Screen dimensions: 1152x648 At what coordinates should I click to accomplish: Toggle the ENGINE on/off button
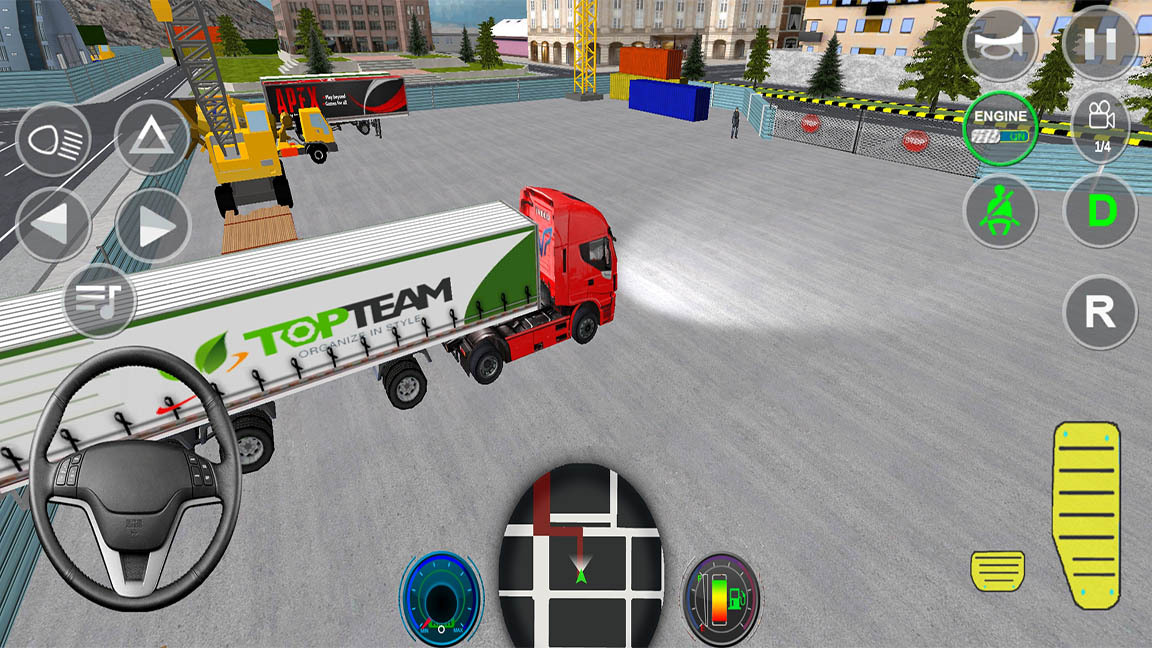click(1001, 128)
